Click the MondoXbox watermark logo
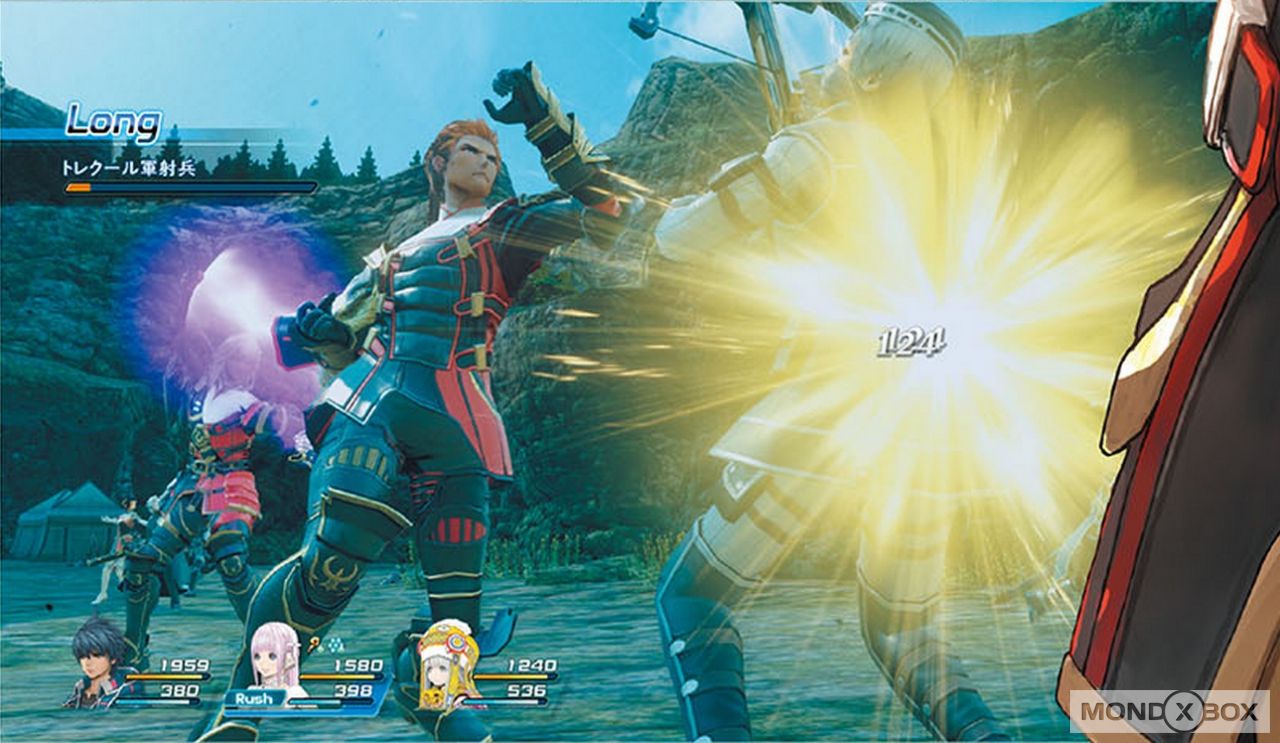Viewport: 1280px width, 743px height. point(1169,711)
